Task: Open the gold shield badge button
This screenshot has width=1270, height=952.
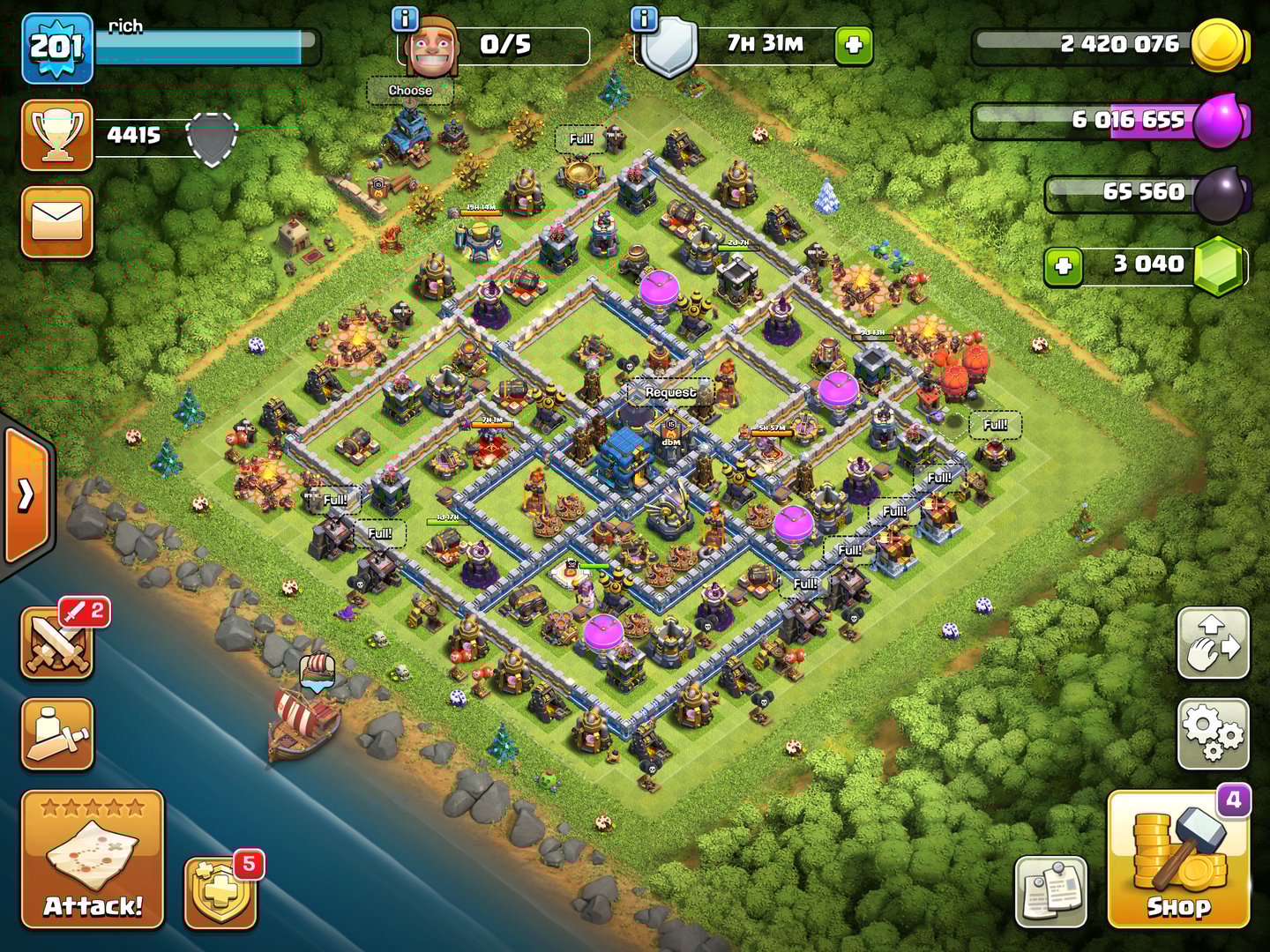Action: [x=220, y=892]
